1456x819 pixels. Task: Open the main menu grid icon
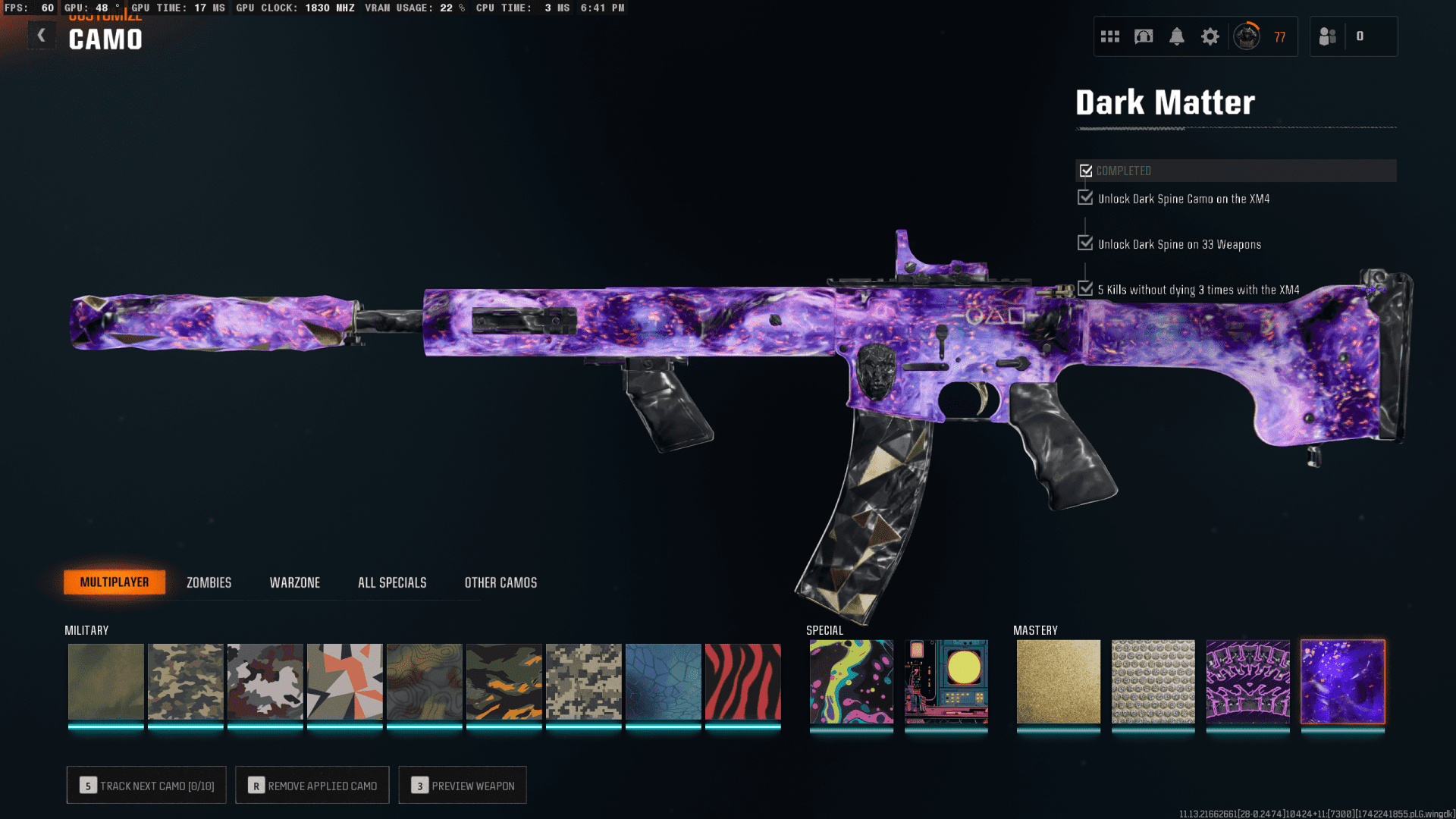tap(1109, 36)
